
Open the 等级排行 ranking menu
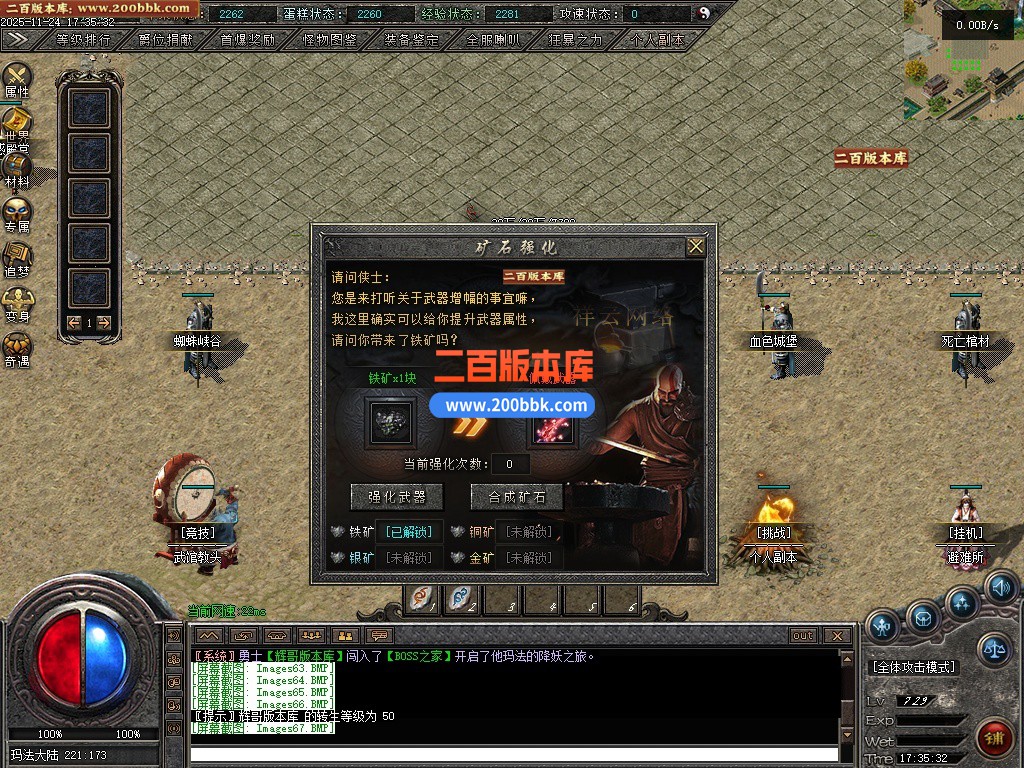[x=83, y=40]
